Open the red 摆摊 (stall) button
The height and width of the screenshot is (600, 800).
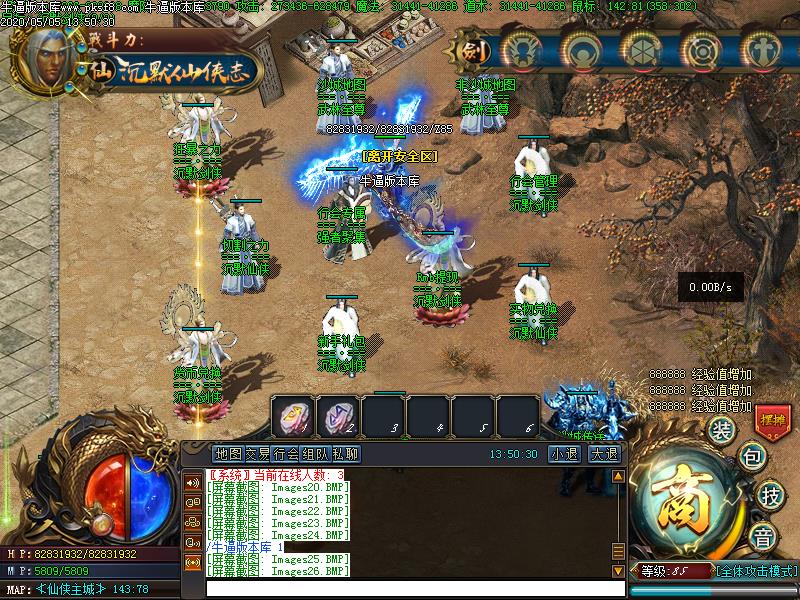[x=772, y=418]
